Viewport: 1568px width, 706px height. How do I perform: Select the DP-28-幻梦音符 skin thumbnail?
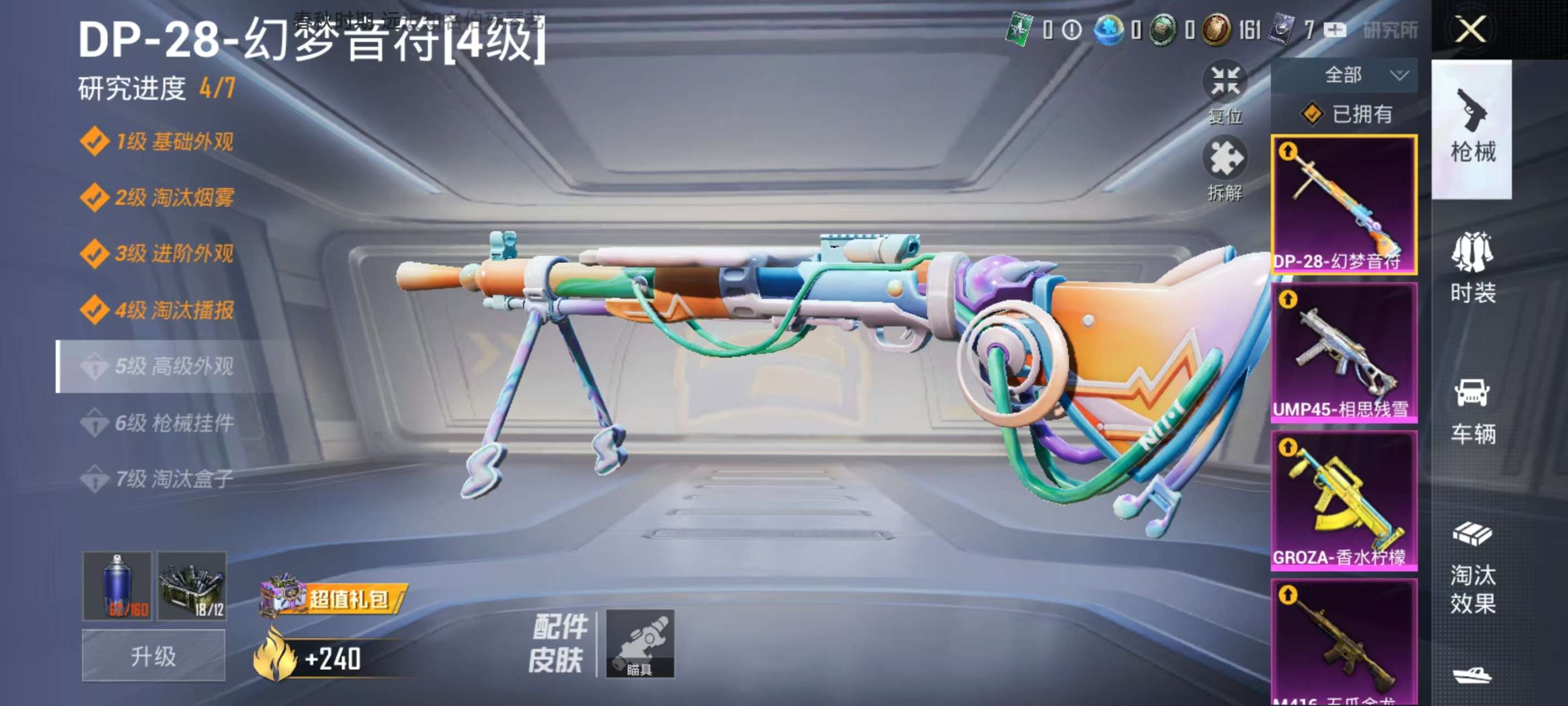pos(1344,205)
